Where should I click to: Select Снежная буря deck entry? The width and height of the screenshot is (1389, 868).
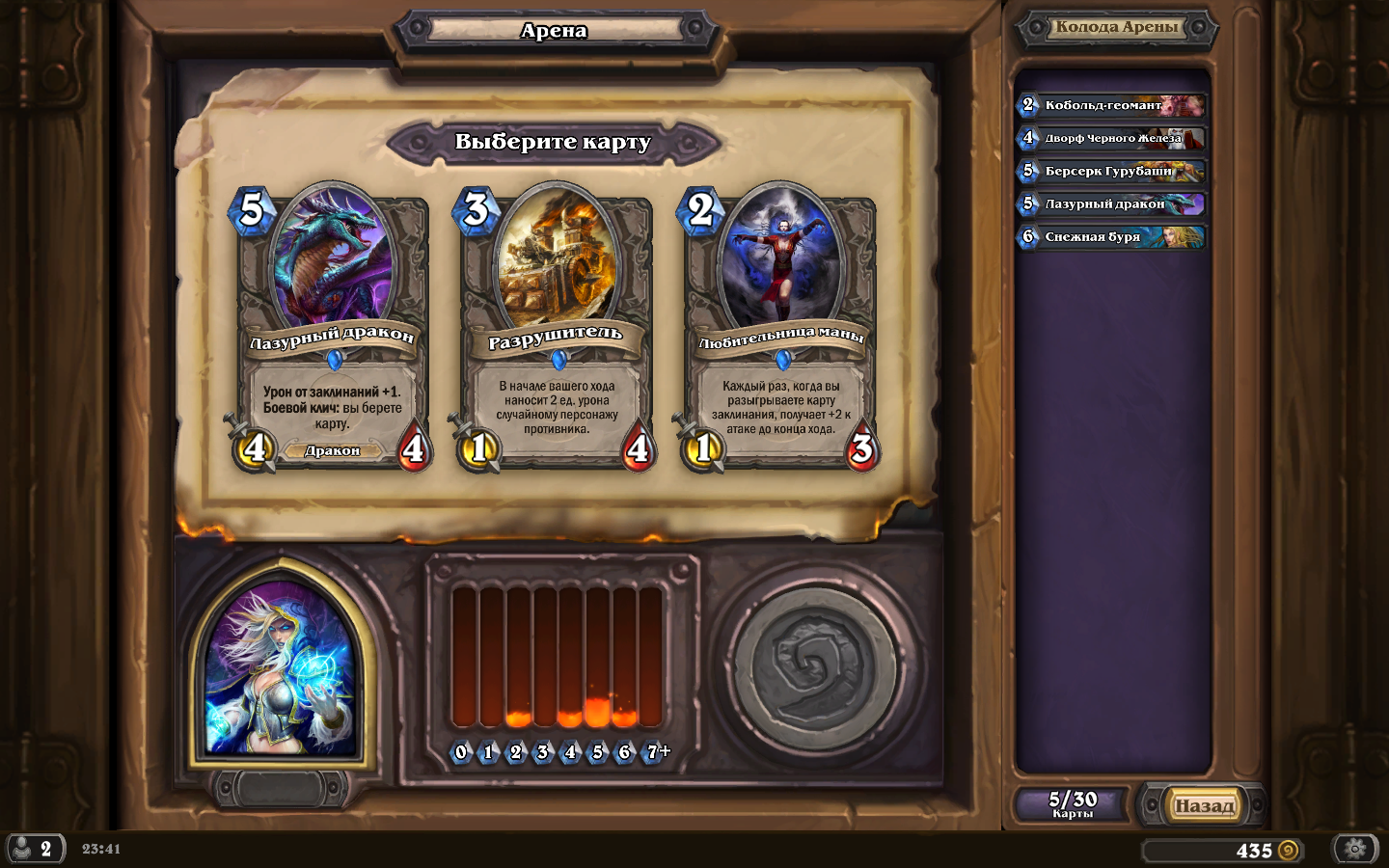point(1113,236)
